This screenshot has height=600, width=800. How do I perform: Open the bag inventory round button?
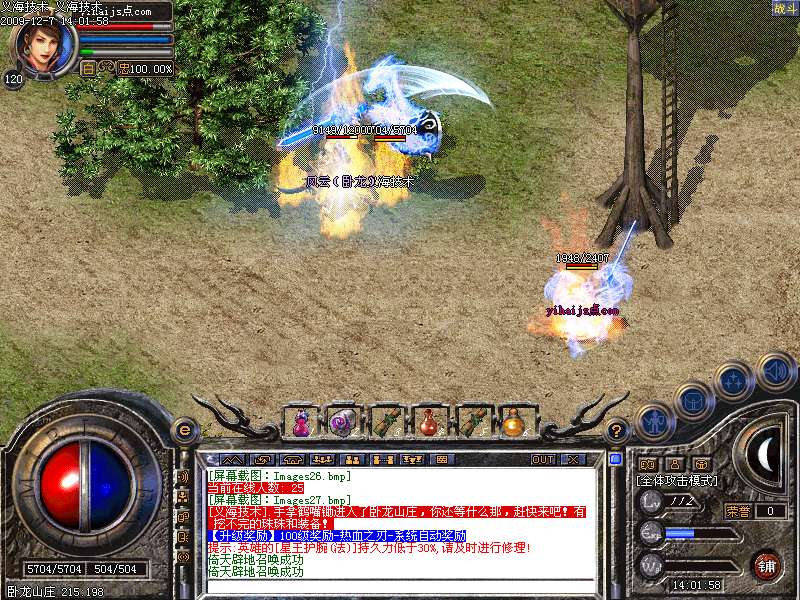point(692,400)
